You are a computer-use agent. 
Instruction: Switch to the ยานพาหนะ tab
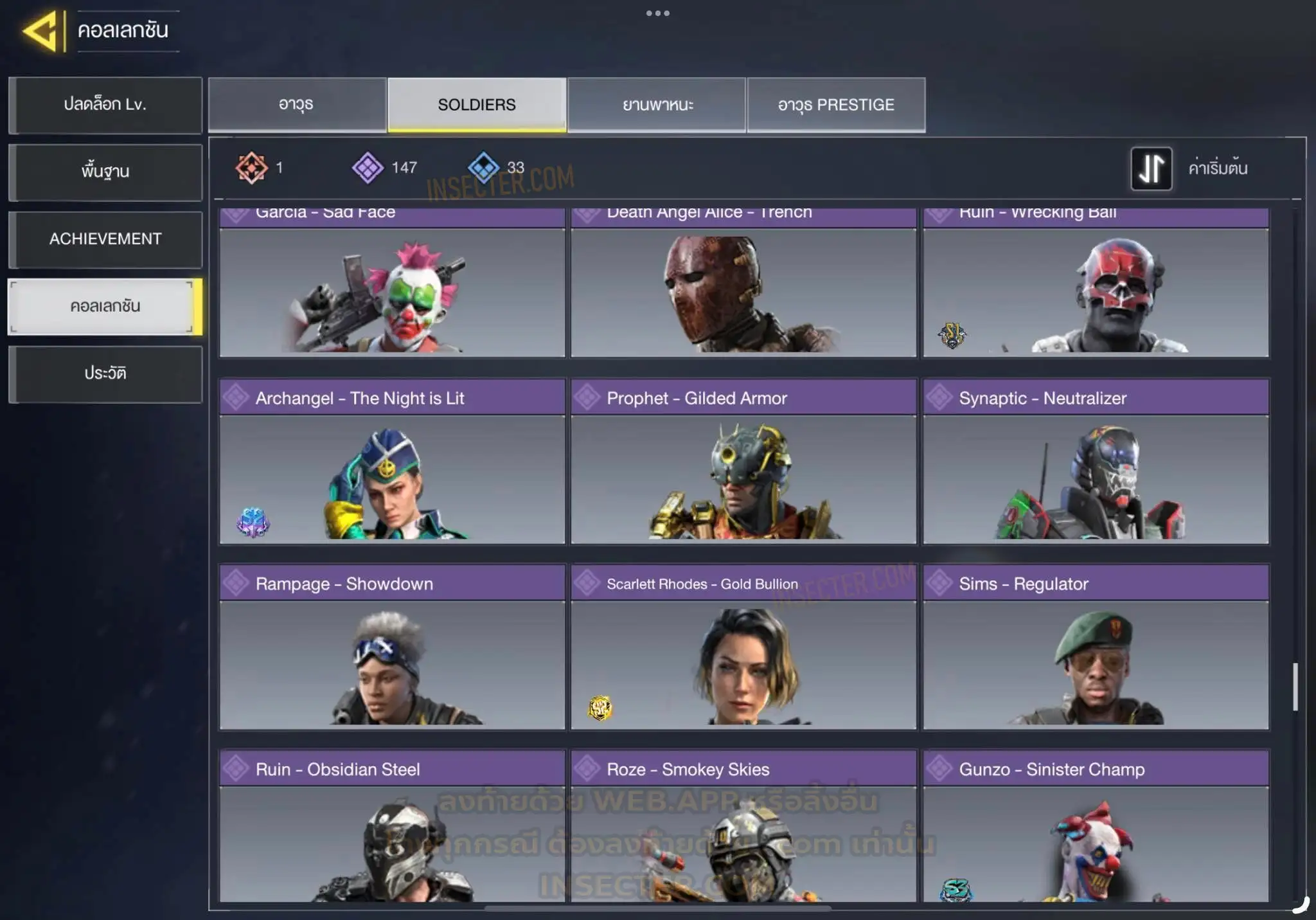coord(657,105)
